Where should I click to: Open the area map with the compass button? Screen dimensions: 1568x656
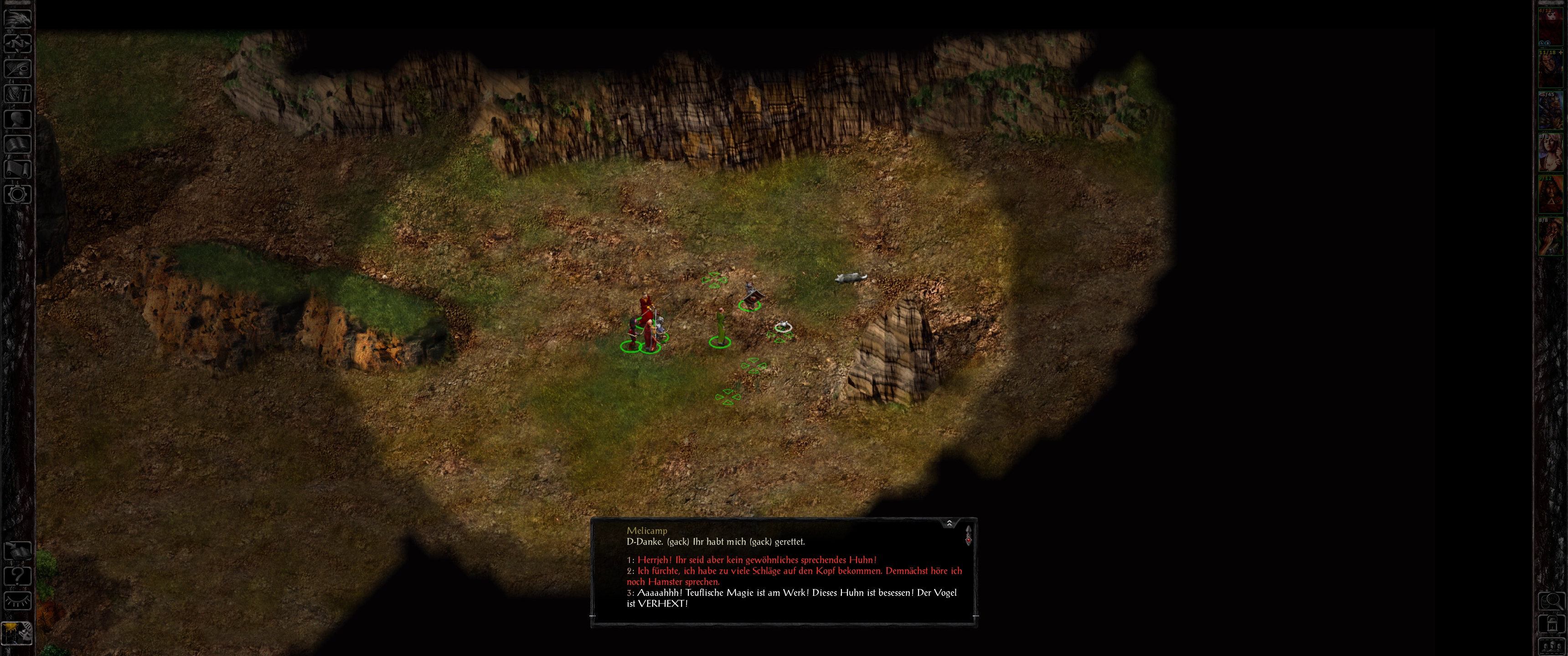[x=18, y=43]
